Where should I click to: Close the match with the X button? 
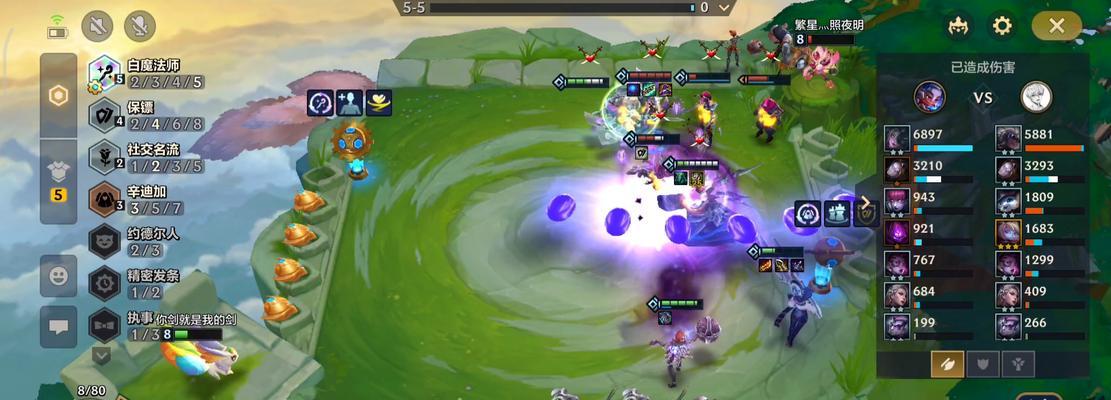click(1056, 26)
